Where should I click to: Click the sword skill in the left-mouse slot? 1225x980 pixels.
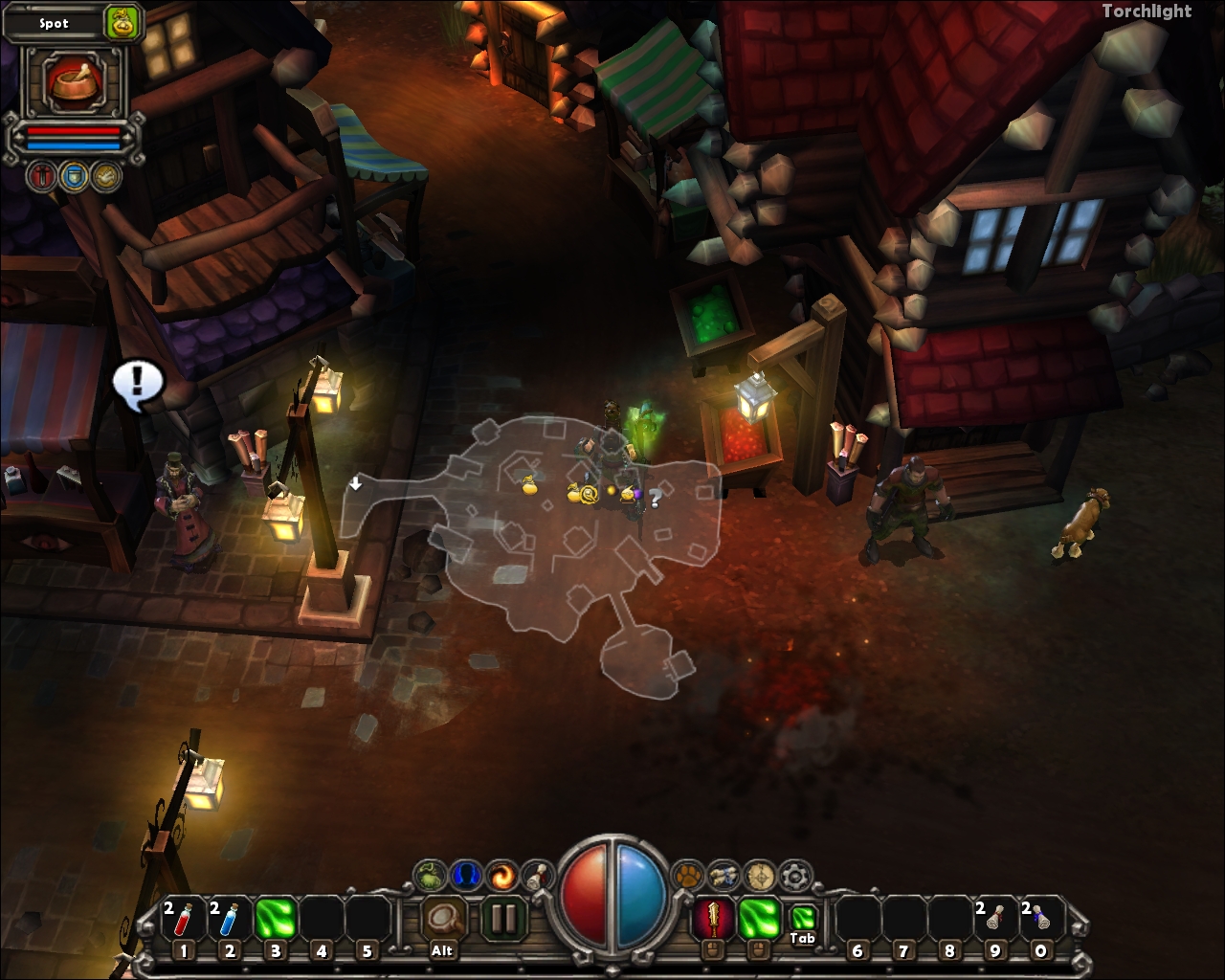pos(714,917)
